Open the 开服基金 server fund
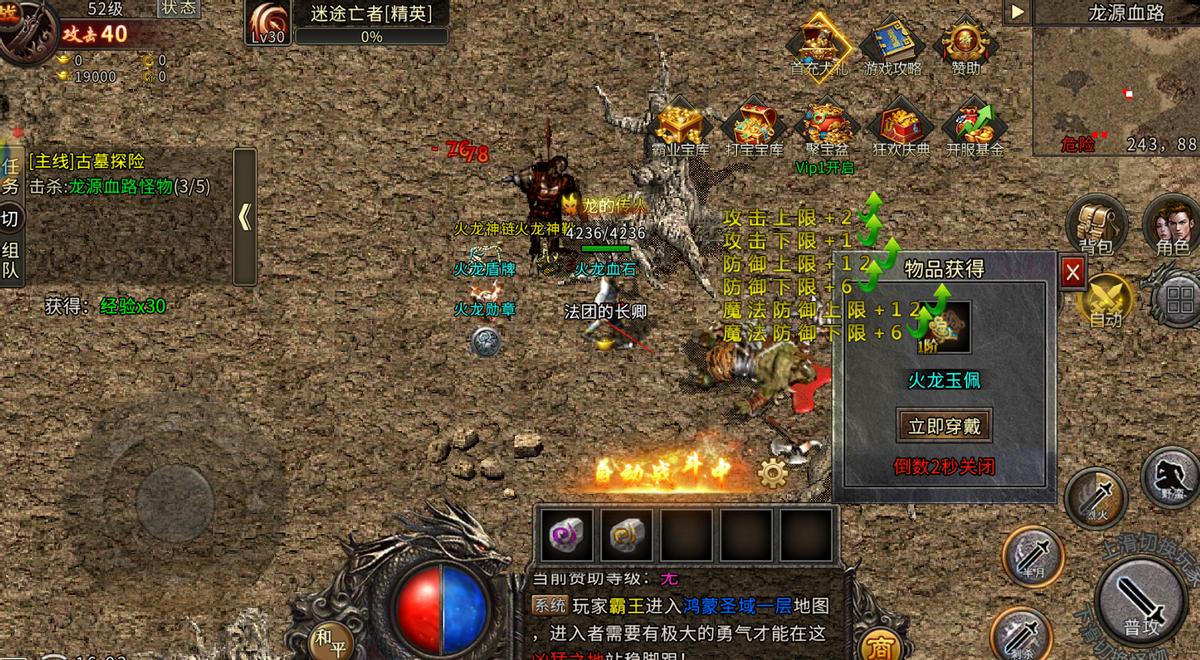Image resolution: width=1200 pixels, height=660 pixels. (x=974, y=128)
